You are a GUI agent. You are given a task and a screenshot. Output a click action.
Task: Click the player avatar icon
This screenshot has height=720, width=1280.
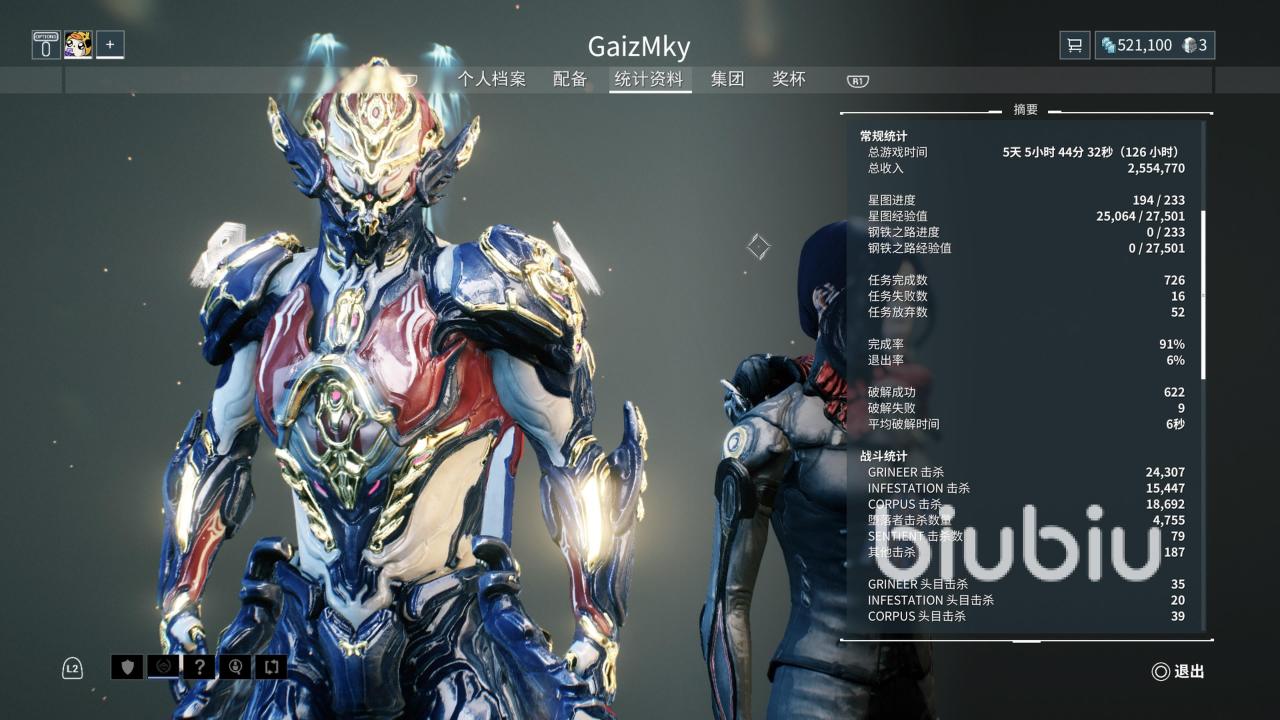click(x=78, y=45)
